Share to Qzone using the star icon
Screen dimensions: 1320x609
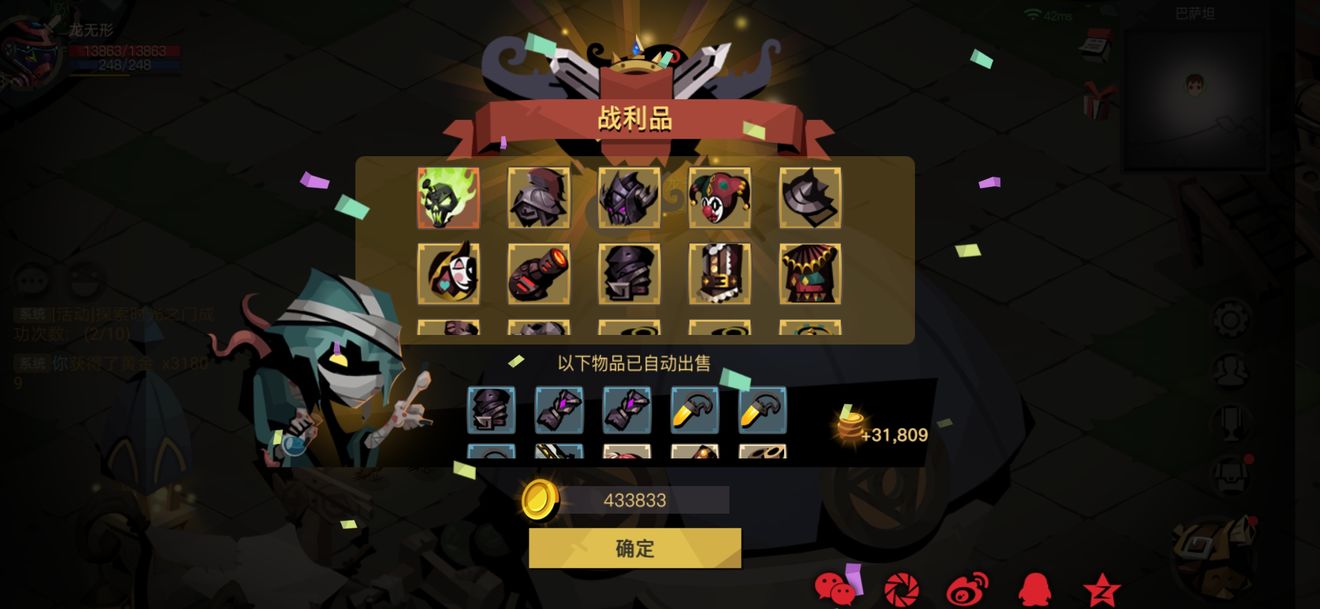point(1101,589)
